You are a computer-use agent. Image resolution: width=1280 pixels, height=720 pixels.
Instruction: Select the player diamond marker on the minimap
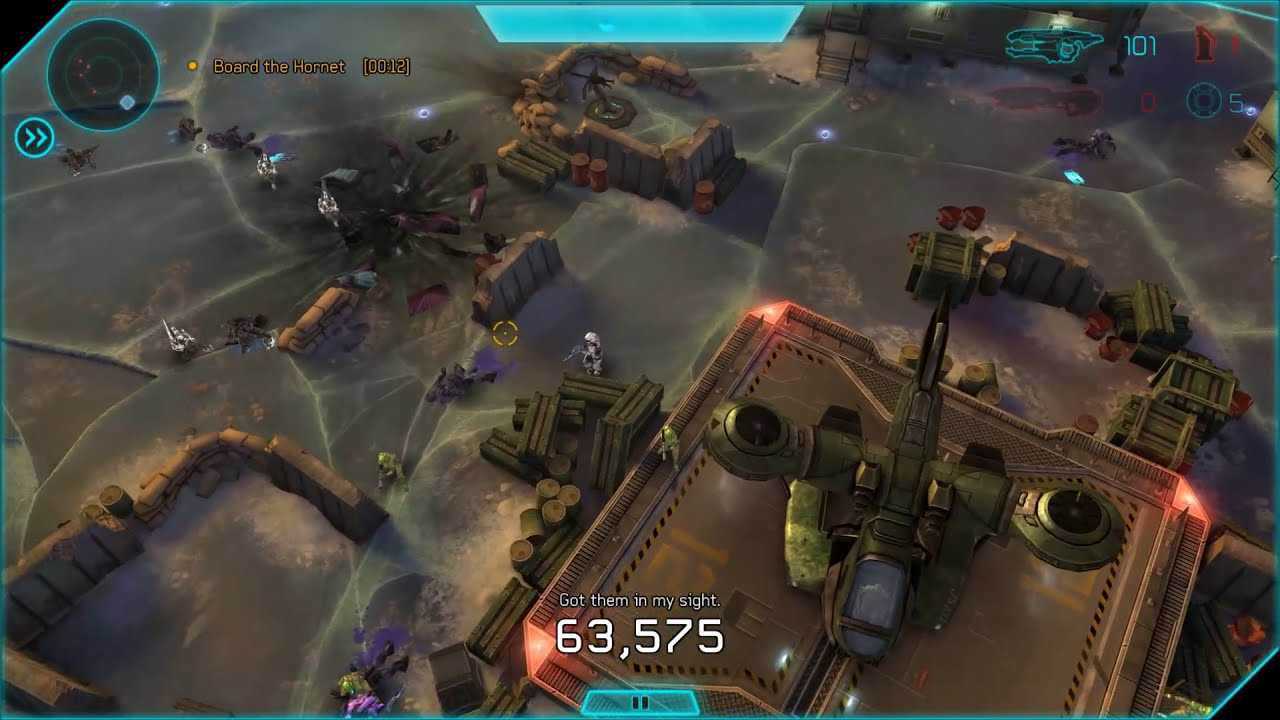point(126,102)
